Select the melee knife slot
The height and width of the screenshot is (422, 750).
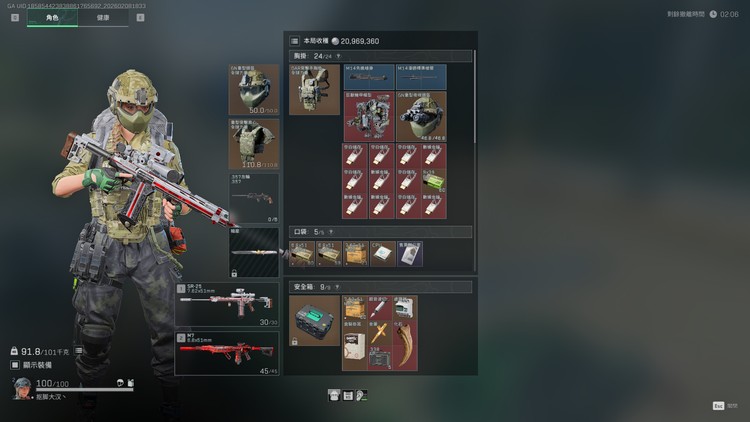(x=254, y=252)
